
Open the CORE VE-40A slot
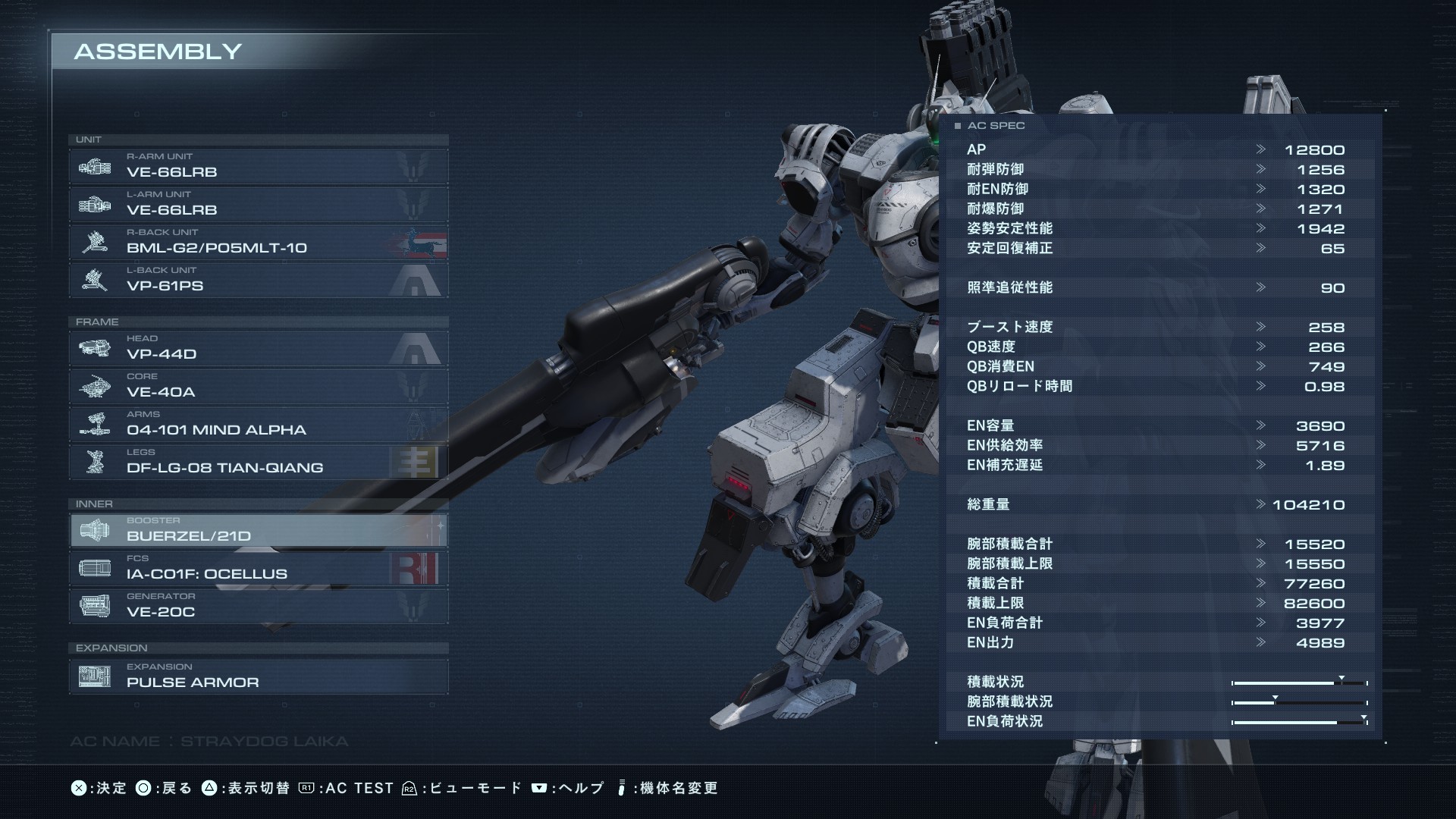(258, 387)
